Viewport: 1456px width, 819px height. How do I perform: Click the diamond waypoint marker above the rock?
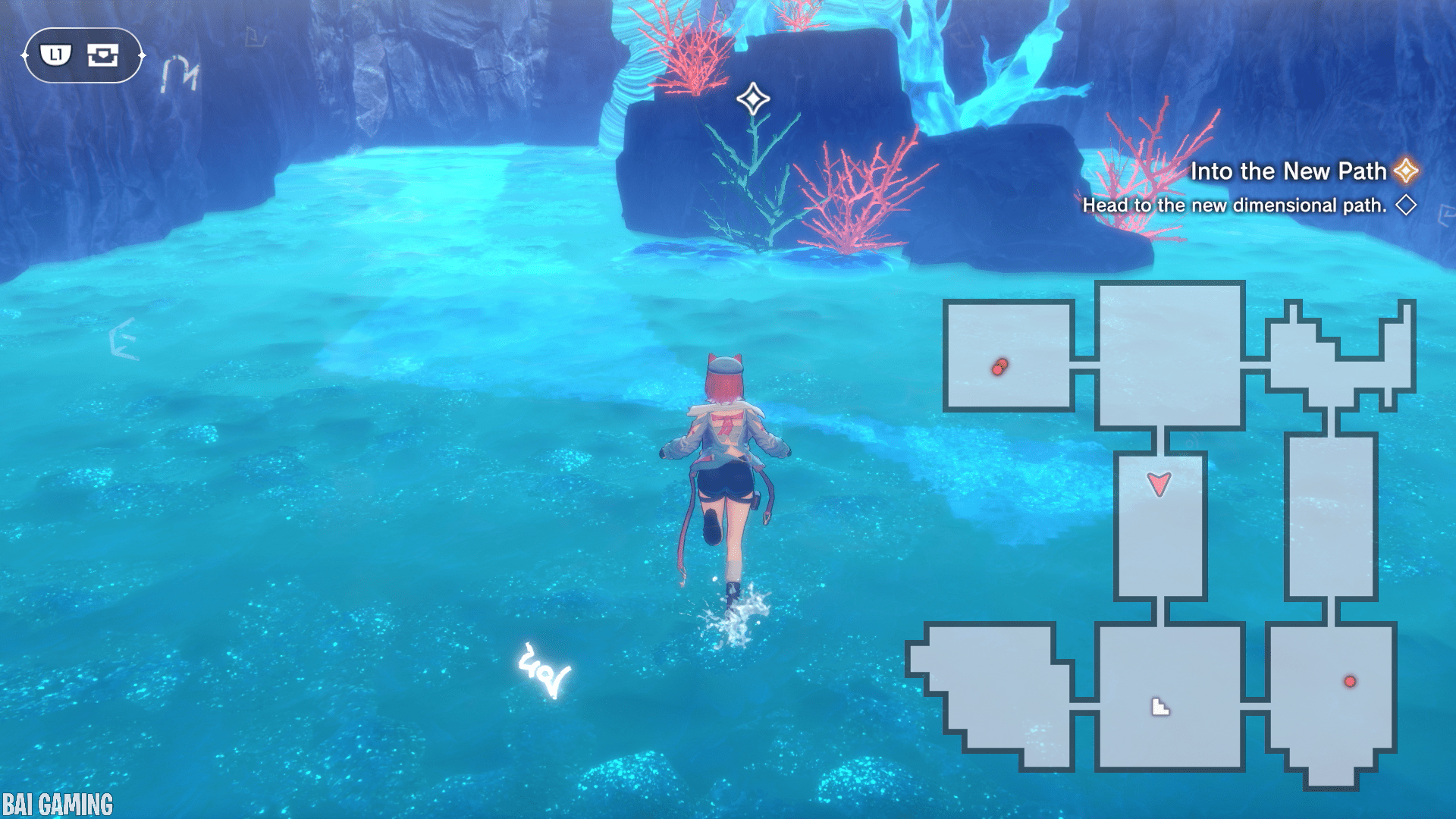tap(753, 99)
